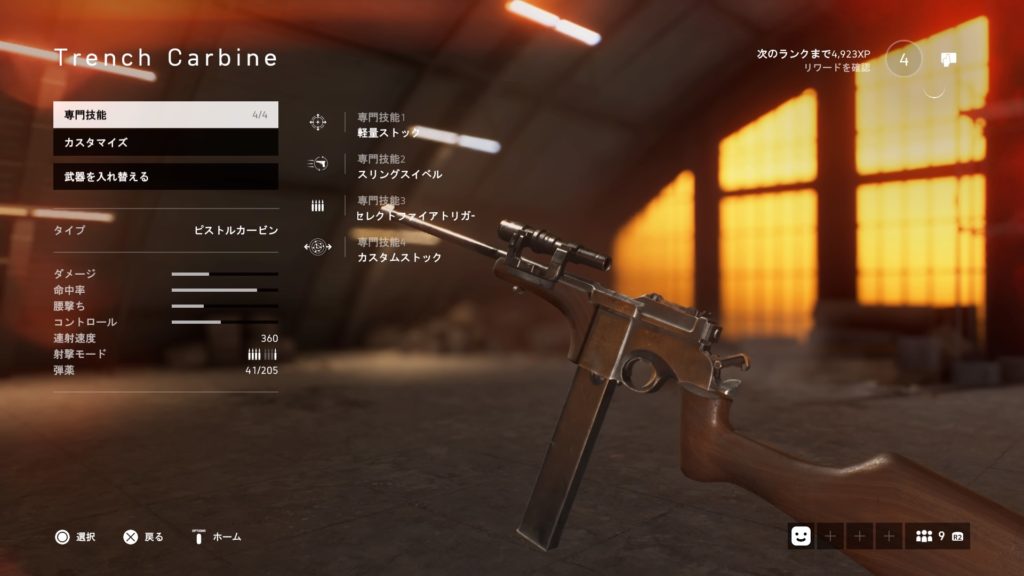Select the スリングスイベル specialization
1024x576 pixels.
(x=398, y=174)
